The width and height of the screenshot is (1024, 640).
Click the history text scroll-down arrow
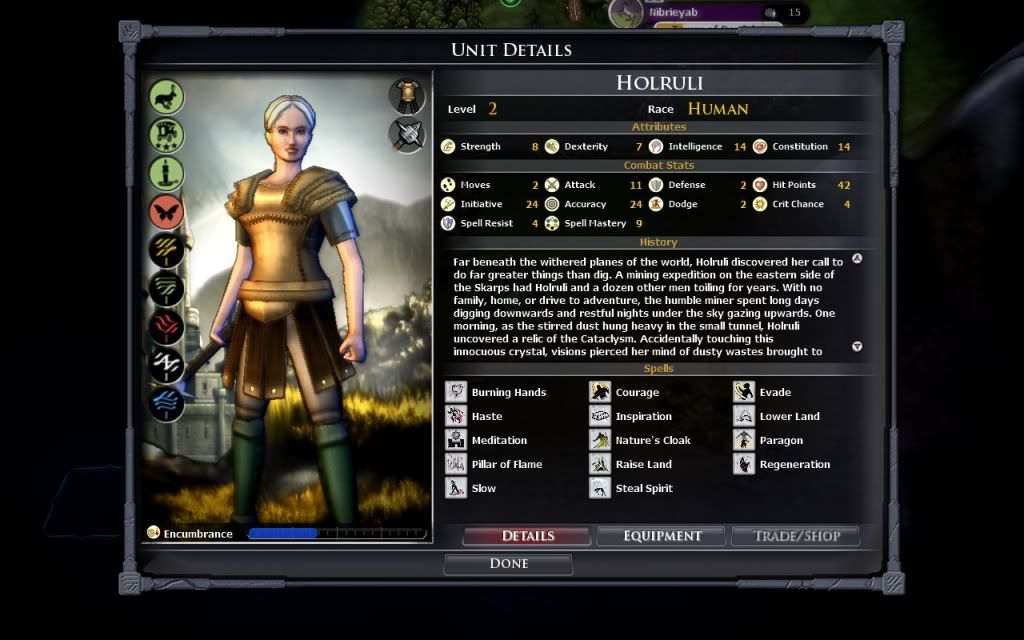coord(857,347)
